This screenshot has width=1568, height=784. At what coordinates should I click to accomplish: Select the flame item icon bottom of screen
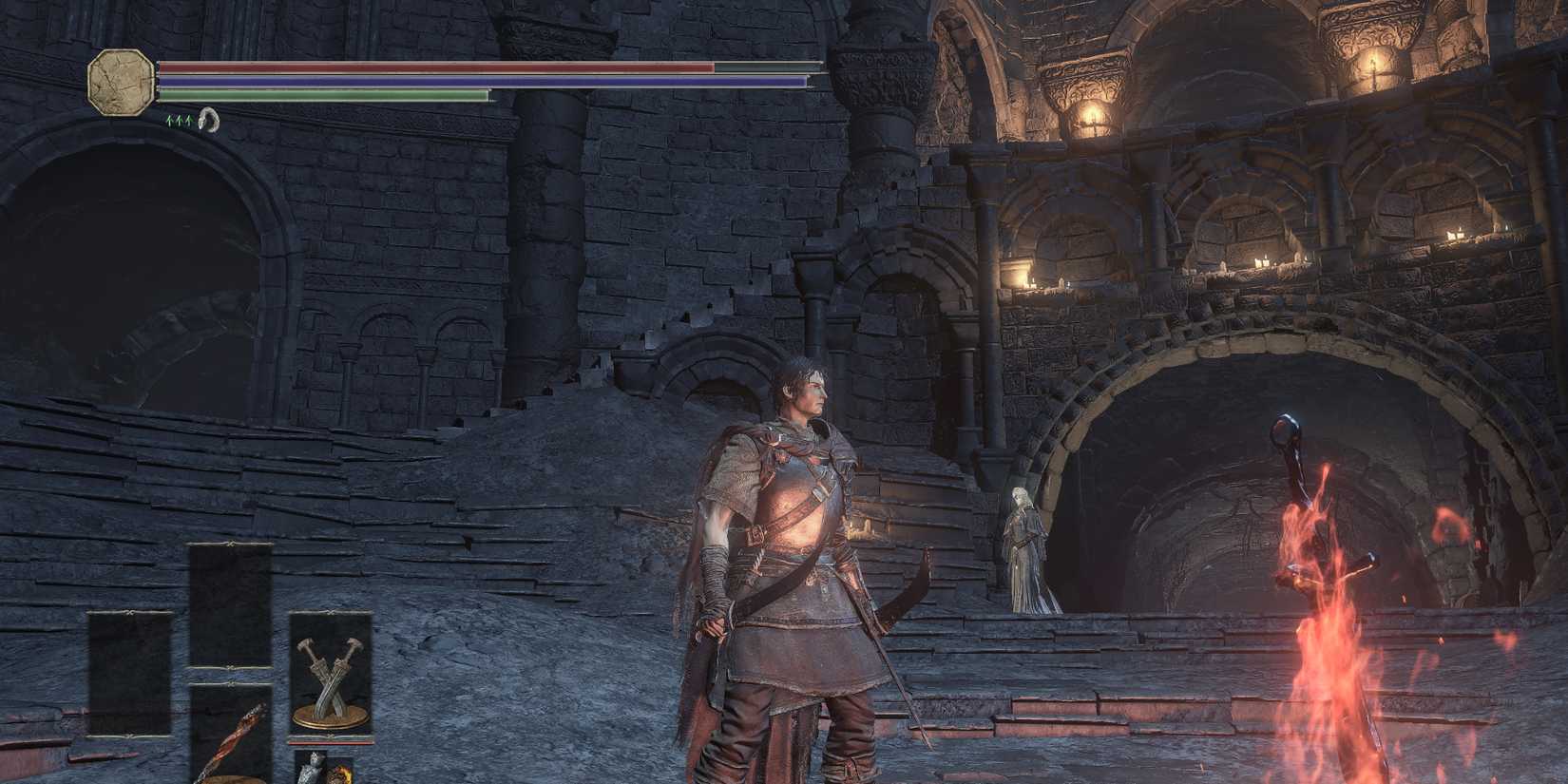[340, 774]
